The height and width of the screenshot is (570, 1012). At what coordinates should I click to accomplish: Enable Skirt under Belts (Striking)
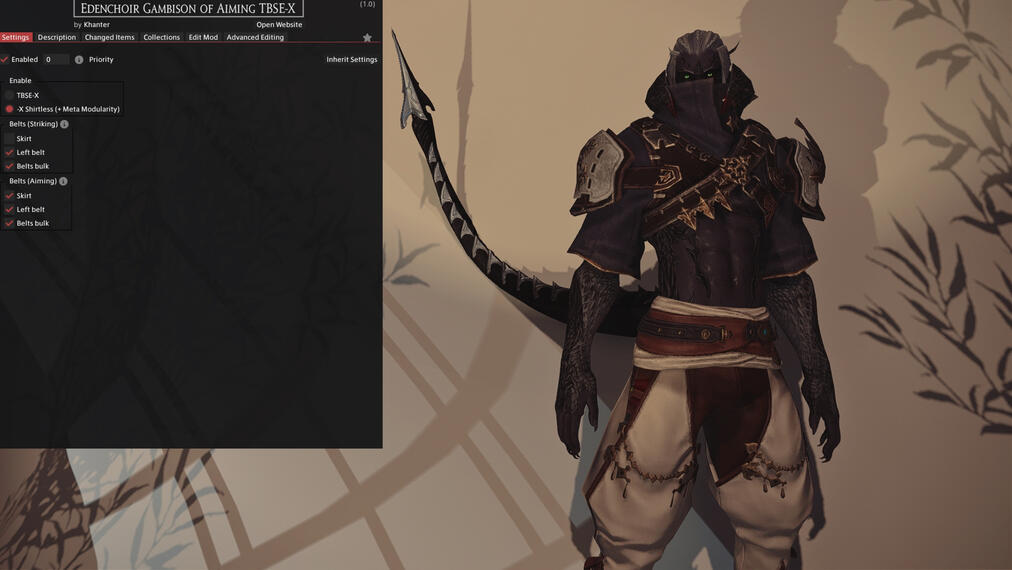click(10, 139)
